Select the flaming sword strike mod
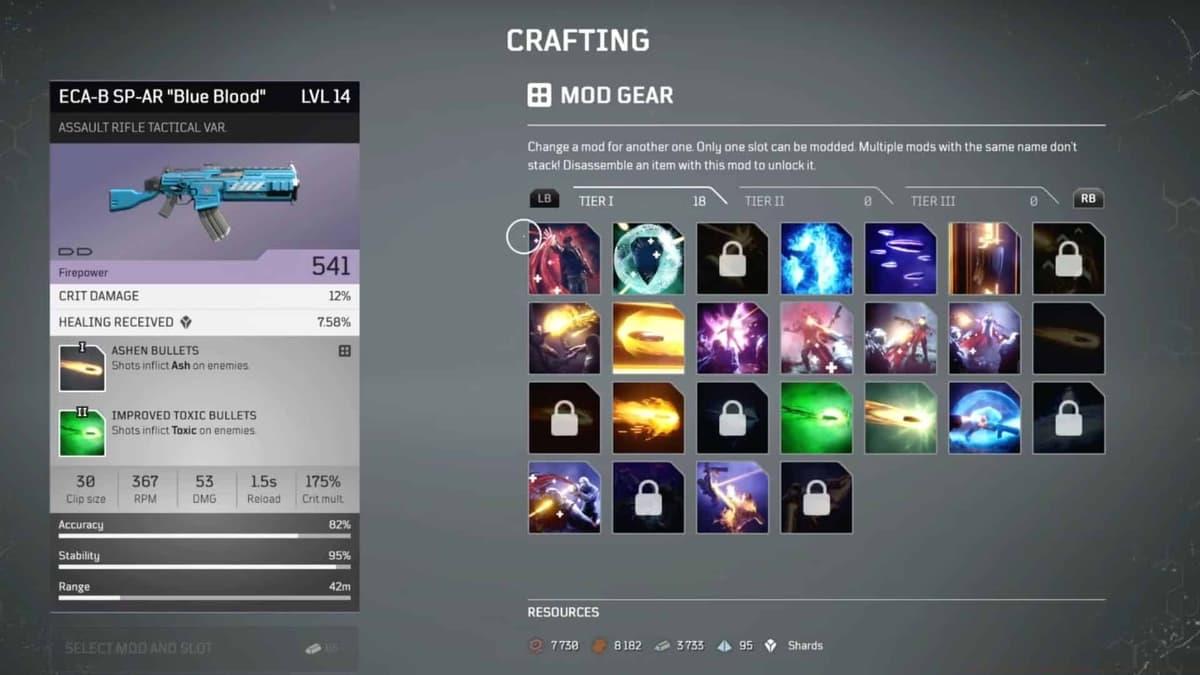 click(x=732, y=497)
